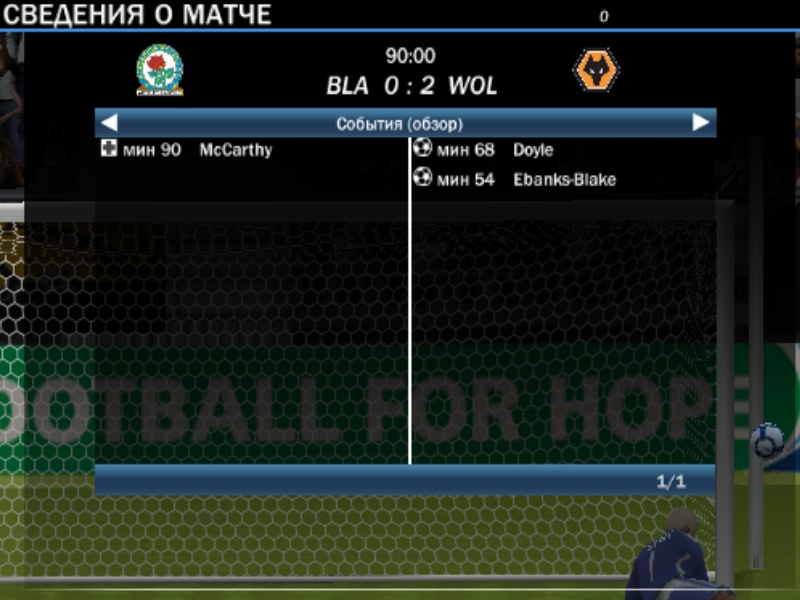Show the previous match info page
Image resolution: width=800 pixels, height=600 pixels.
click(x=110, y=123)
